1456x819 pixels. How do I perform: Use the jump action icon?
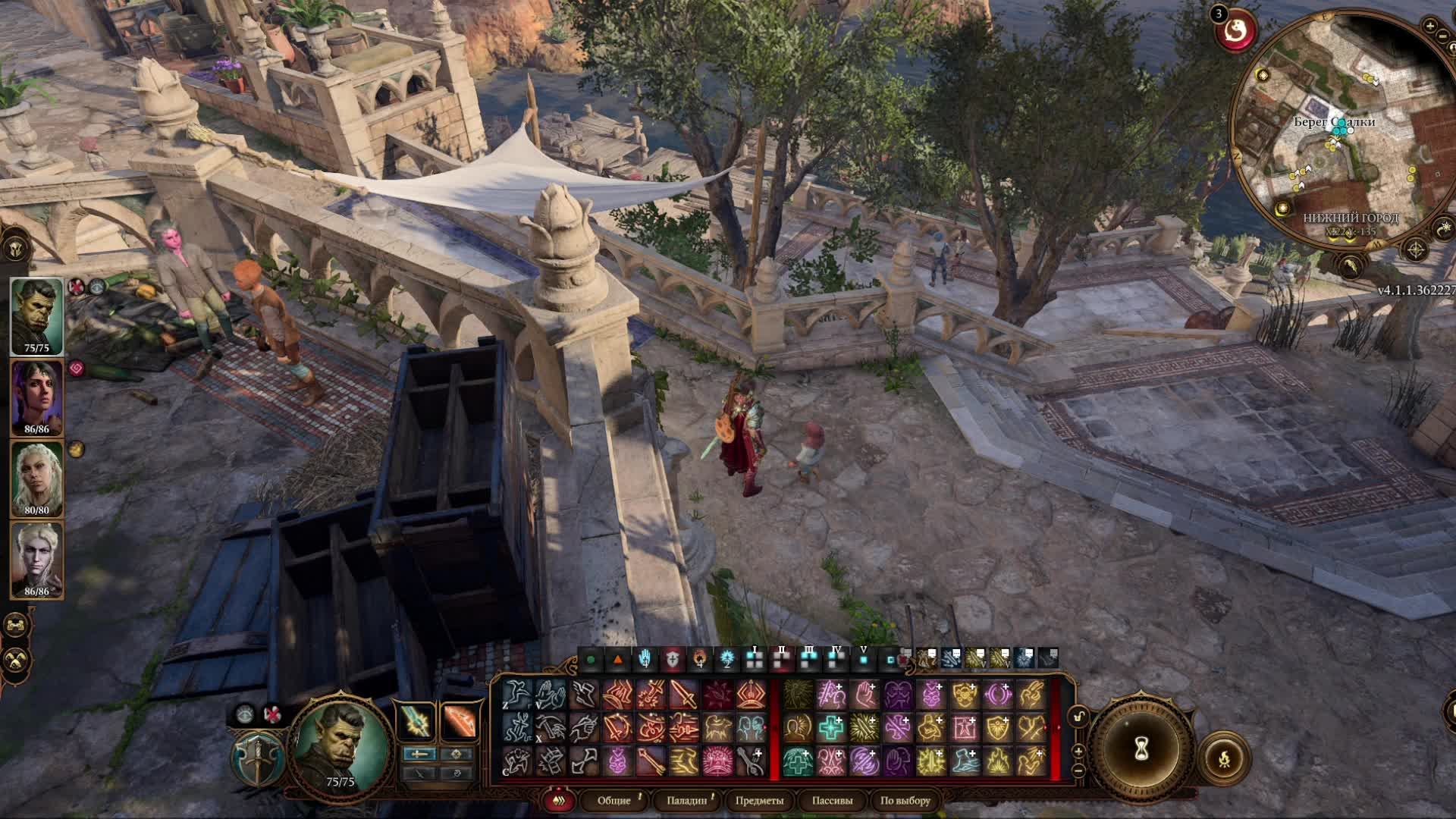[x=516, y=695]
